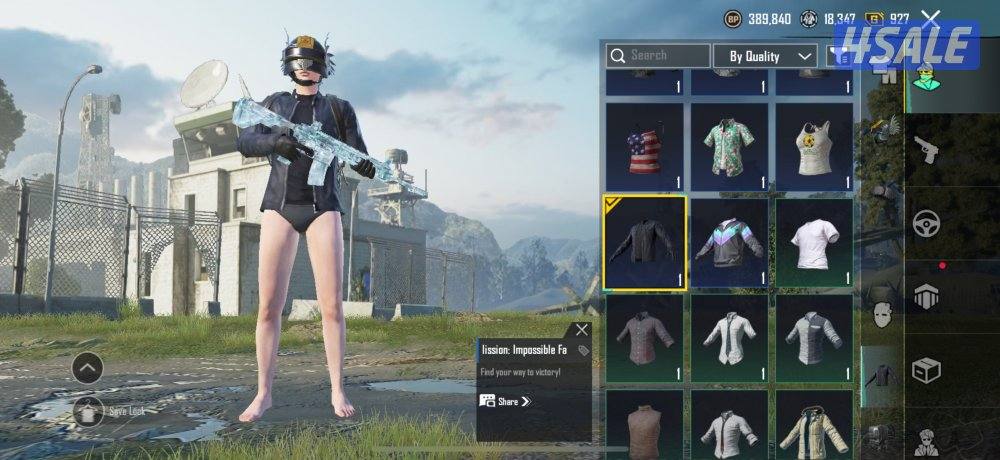The height and width of the screenshot is (460, 1000).
Task: Expand the up-arrow panel button
Action: point(88,369)
